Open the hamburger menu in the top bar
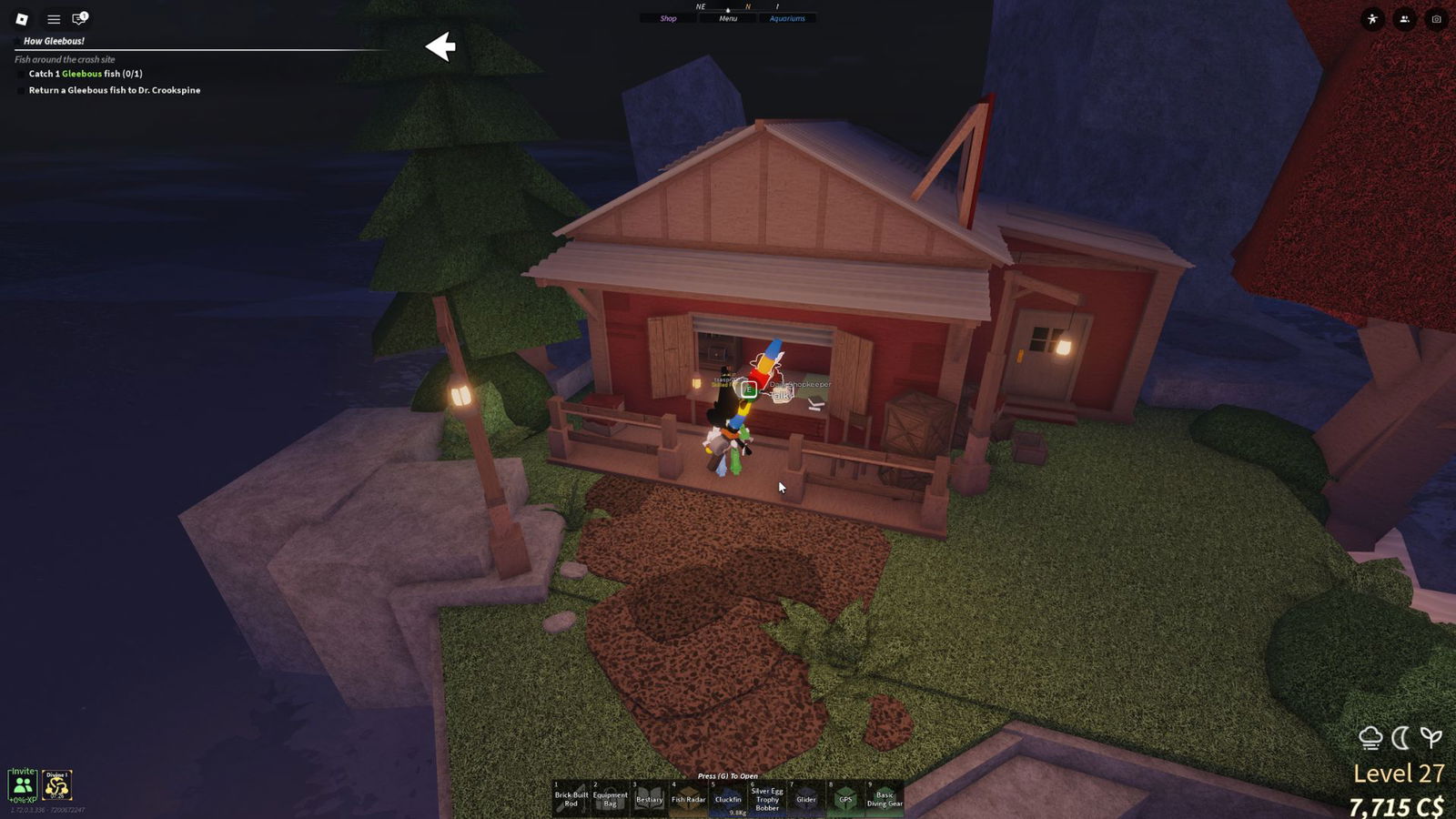Viewport: 1456px width, 819px height. coord(54,18)
